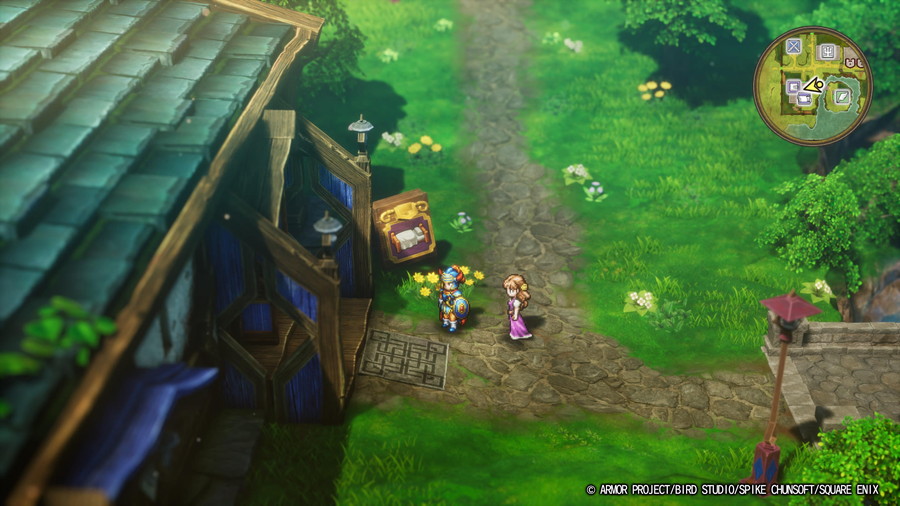
Task: Select the feather marker on the minimap
Action: [x=843, y=97]
